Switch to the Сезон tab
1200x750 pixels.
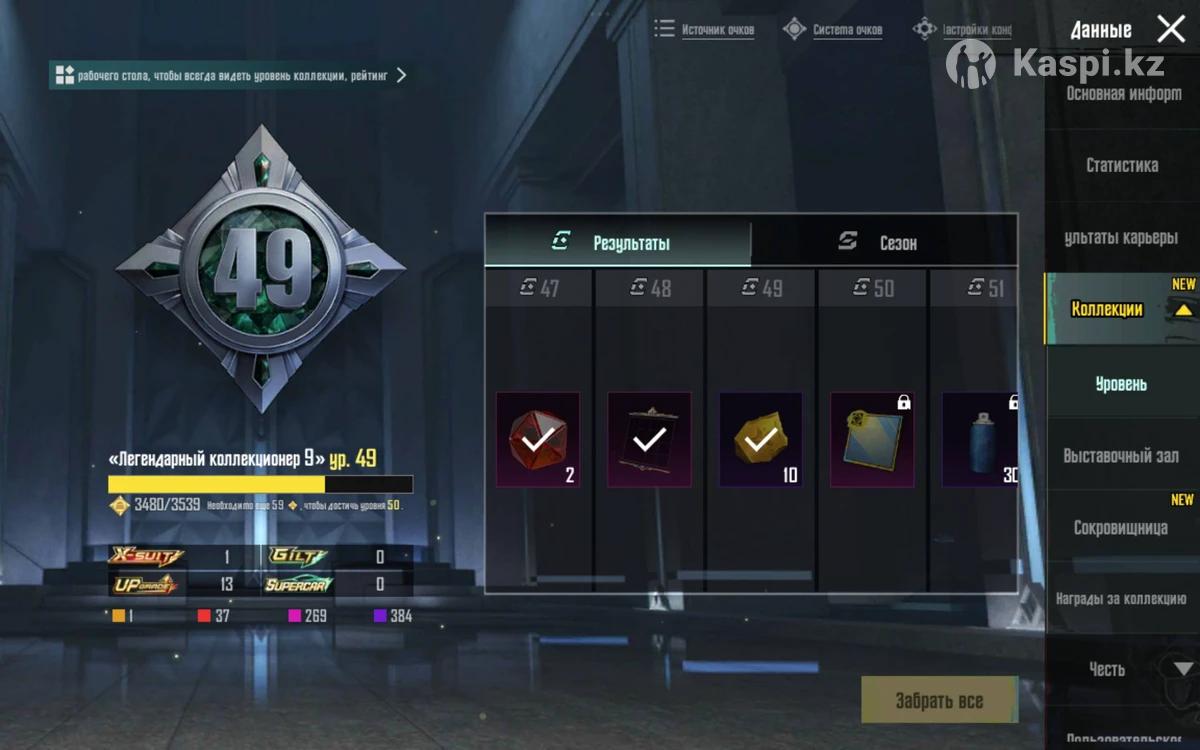pos(884,243)
